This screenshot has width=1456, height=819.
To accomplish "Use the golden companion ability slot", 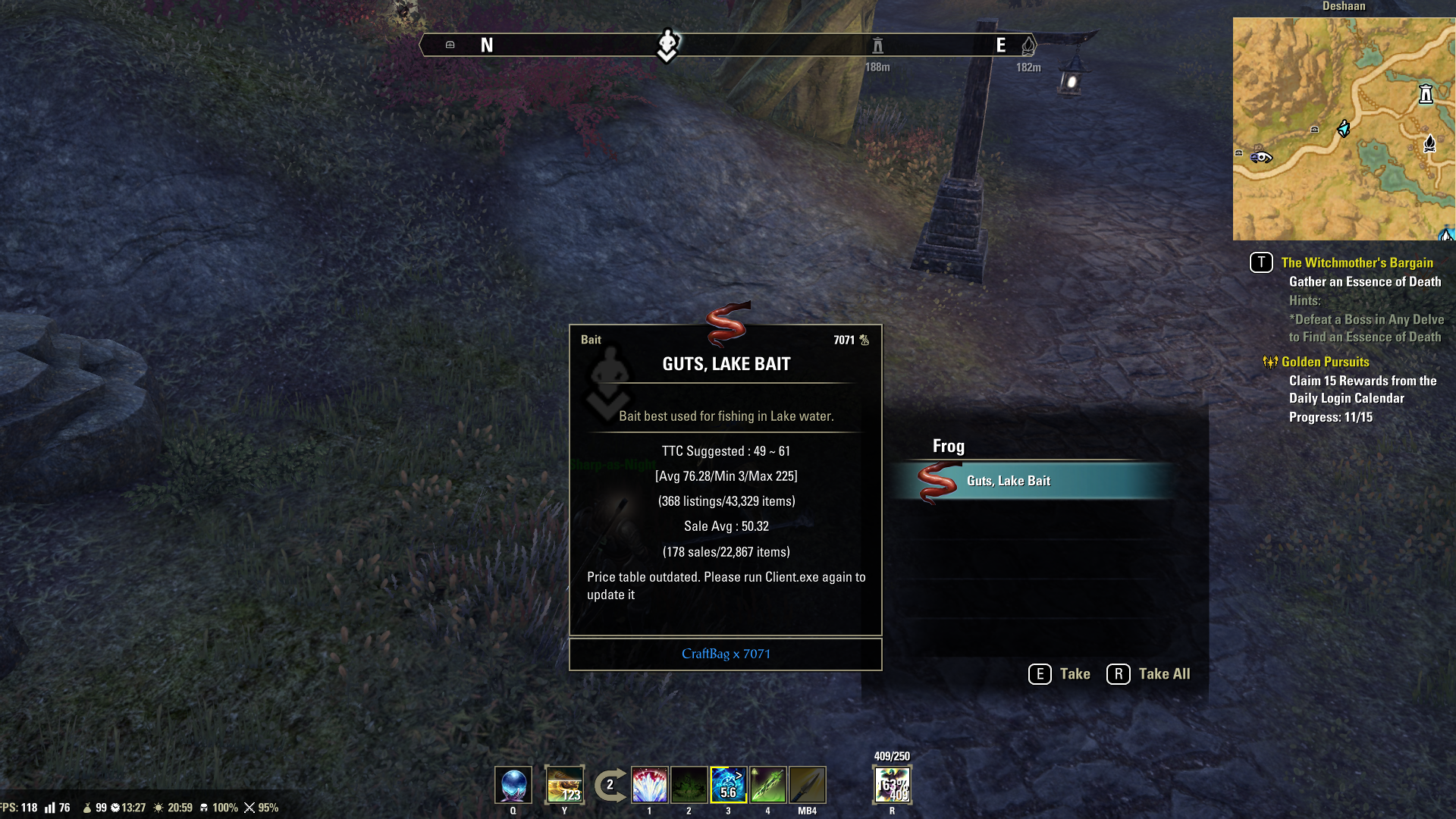I will point(565,785).
